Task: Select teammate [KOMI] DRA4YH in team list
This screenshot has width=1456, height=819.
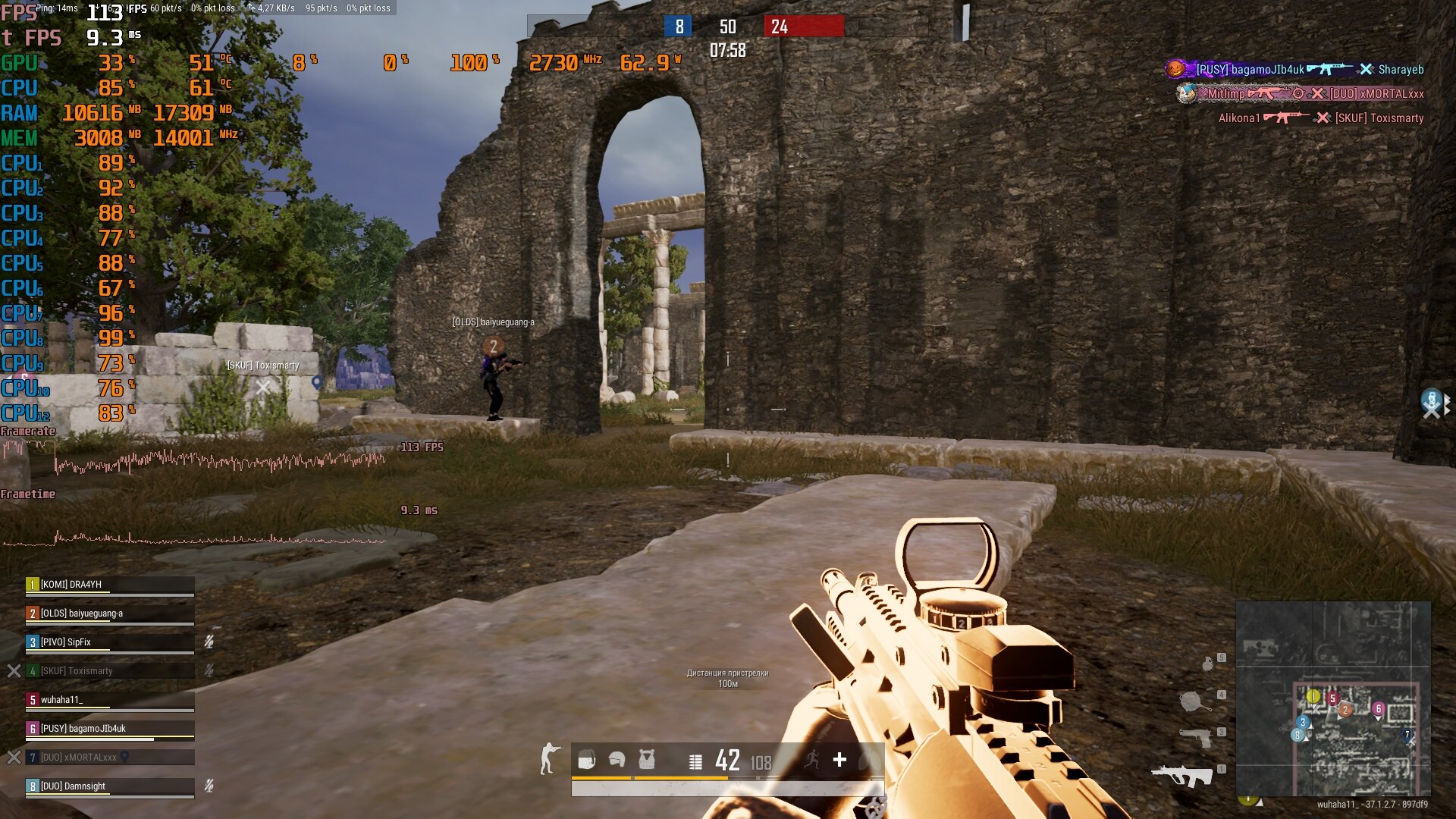Action: click(x=110, y=585)
